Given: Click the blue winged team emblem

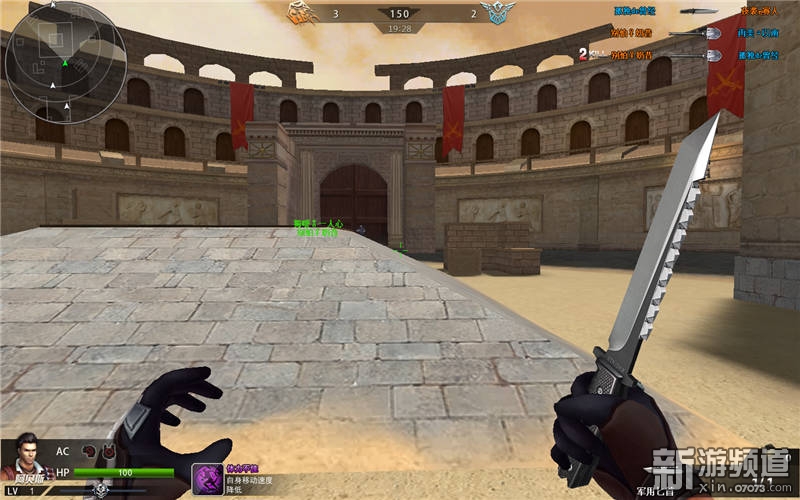Looking at the screenshot, I should tap(495, 13).
